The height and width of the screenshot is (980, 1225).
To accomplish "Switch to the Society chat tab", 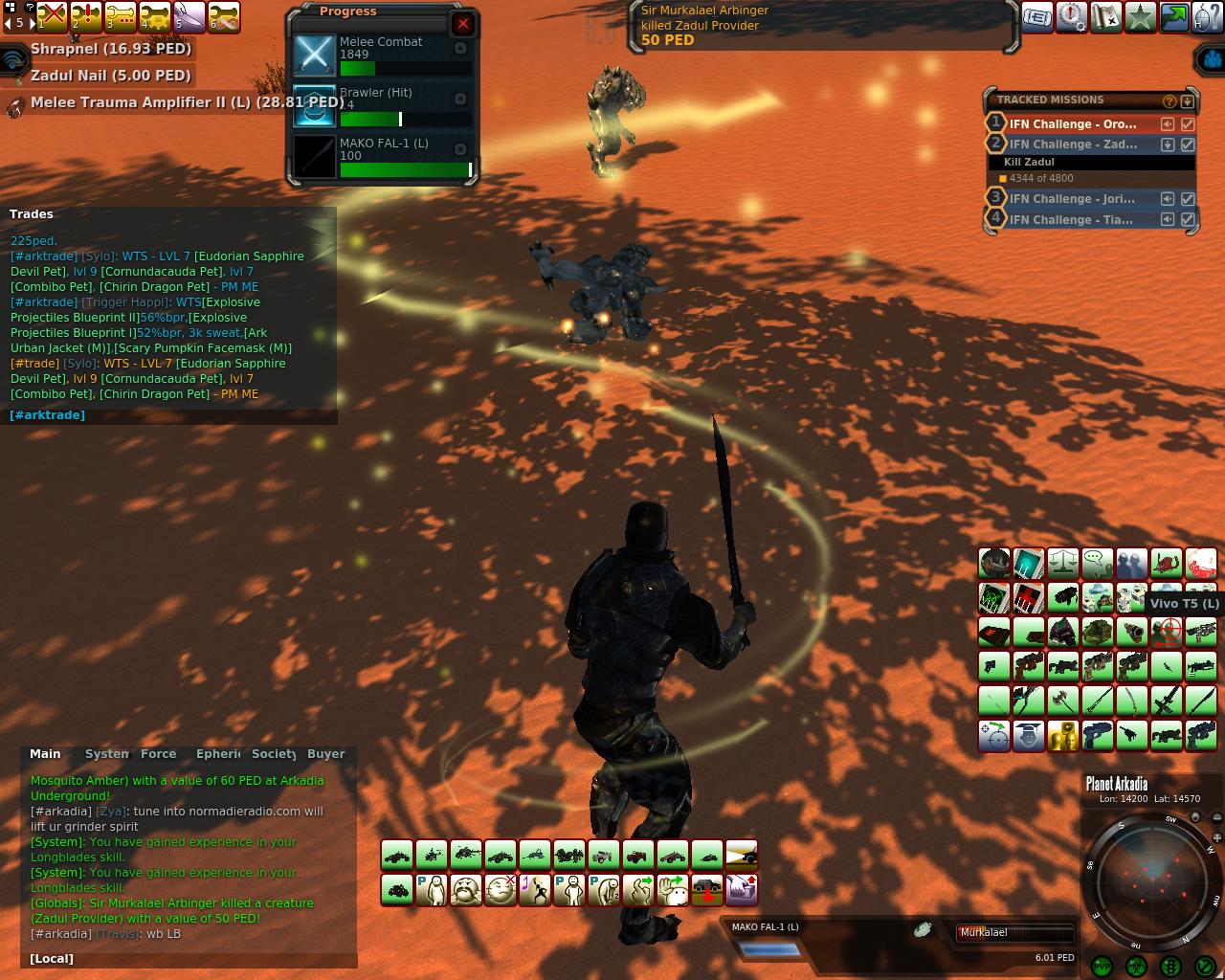I will tap(274, 754).
